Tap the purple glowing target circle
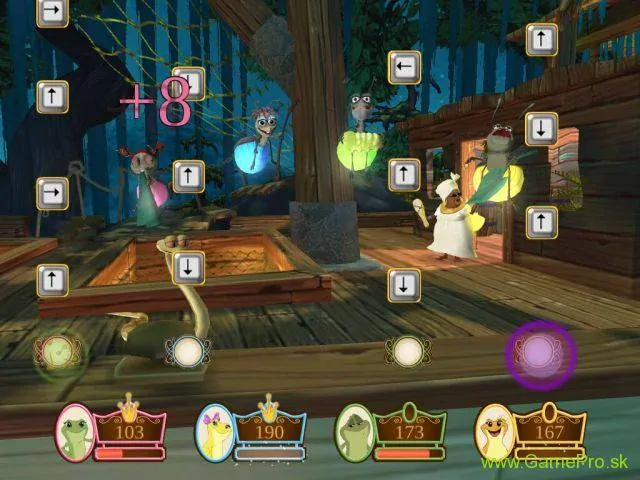This screenshot has width=640, height=480. point(540,353)
